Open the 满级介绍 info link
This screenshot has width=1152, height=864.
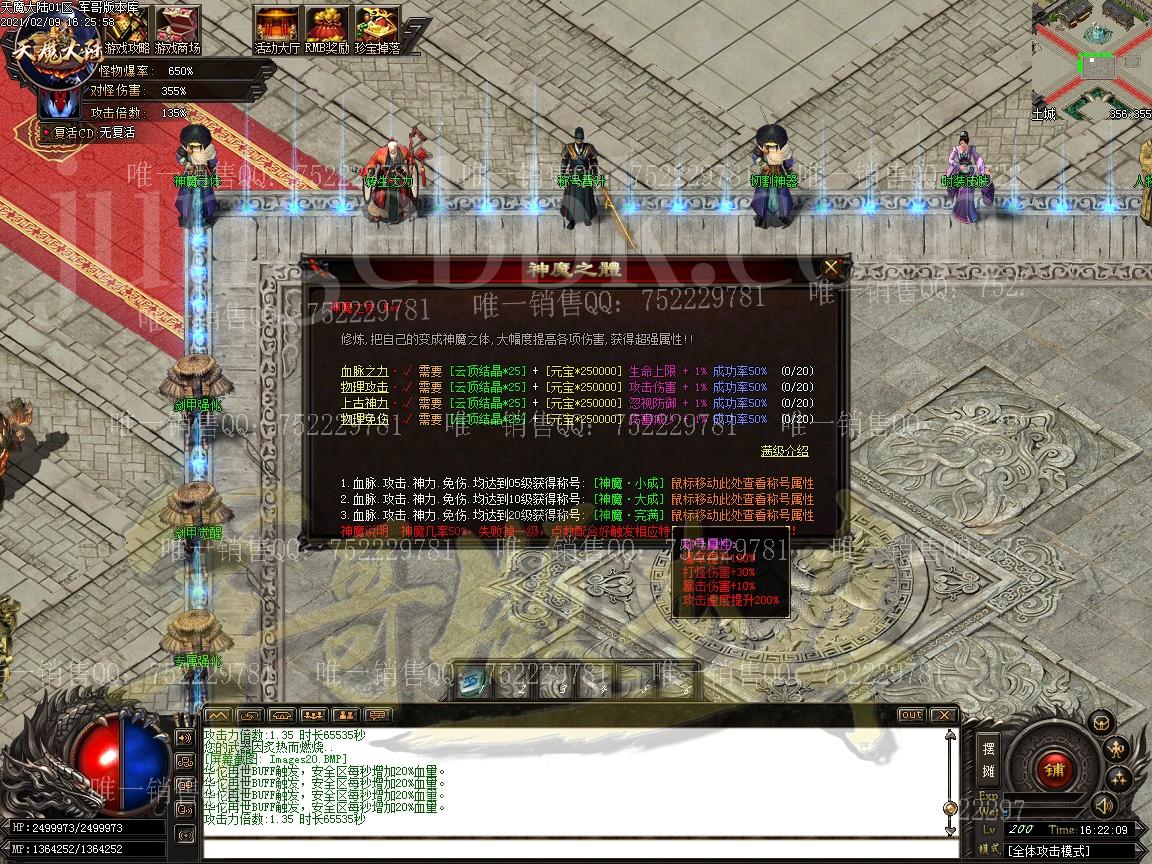coord(784,451)
